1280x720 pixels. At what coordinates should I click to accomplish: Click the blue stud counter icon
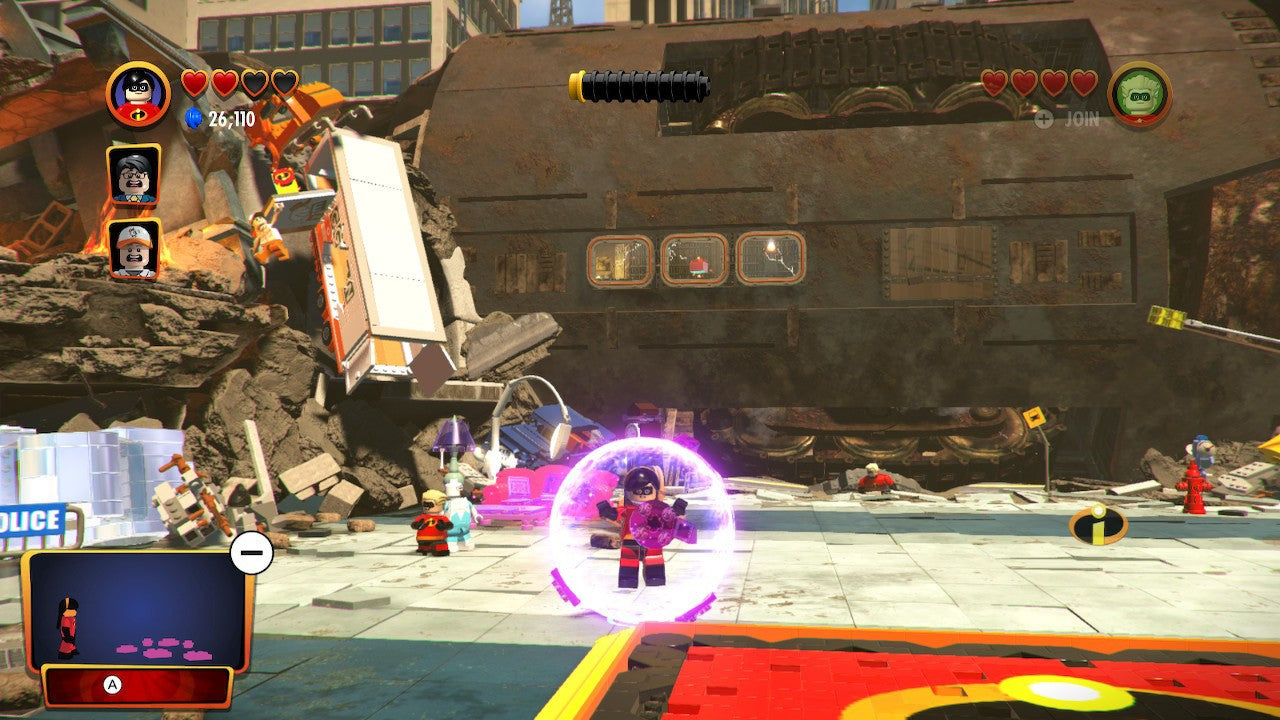click(191, 117)
